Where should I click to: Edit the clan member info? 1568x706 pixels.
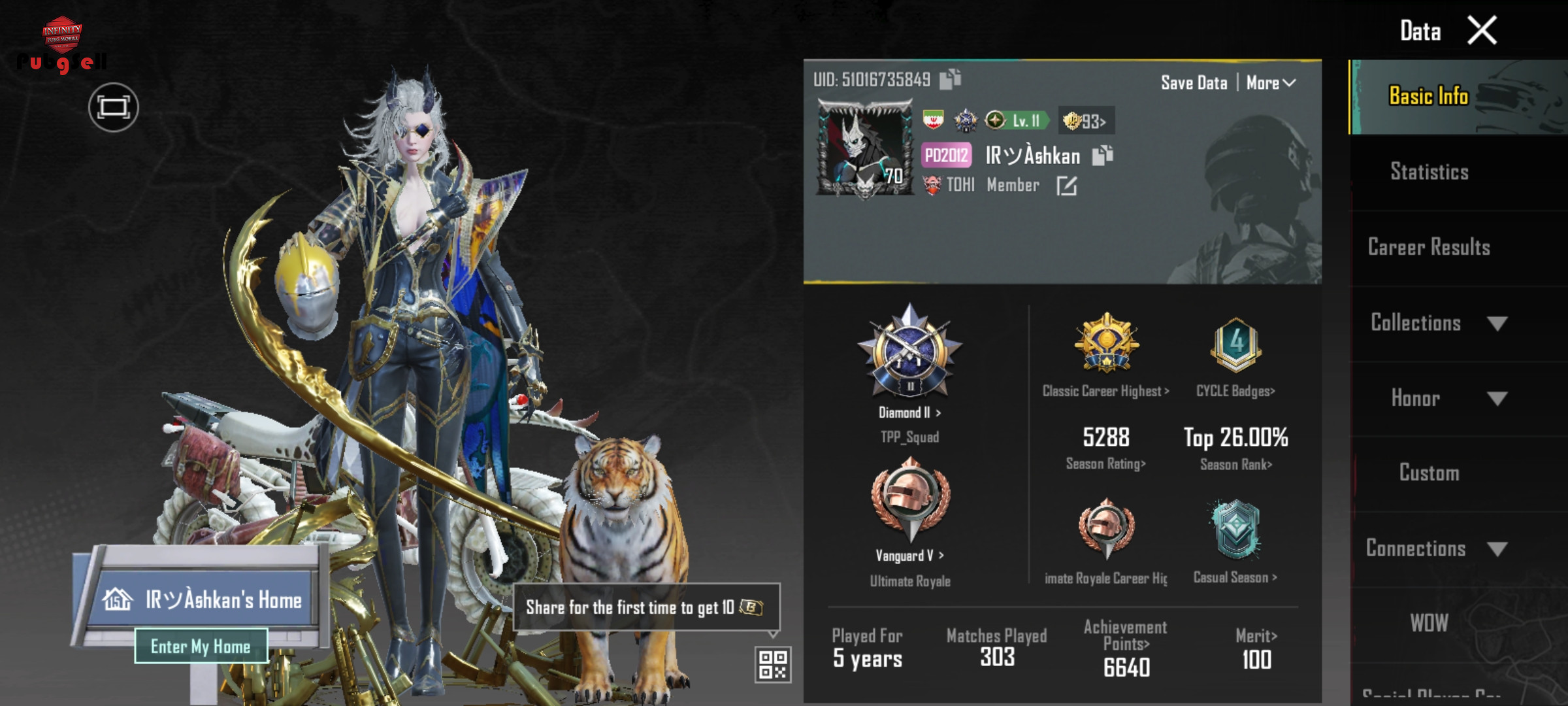pos(1066,186)
